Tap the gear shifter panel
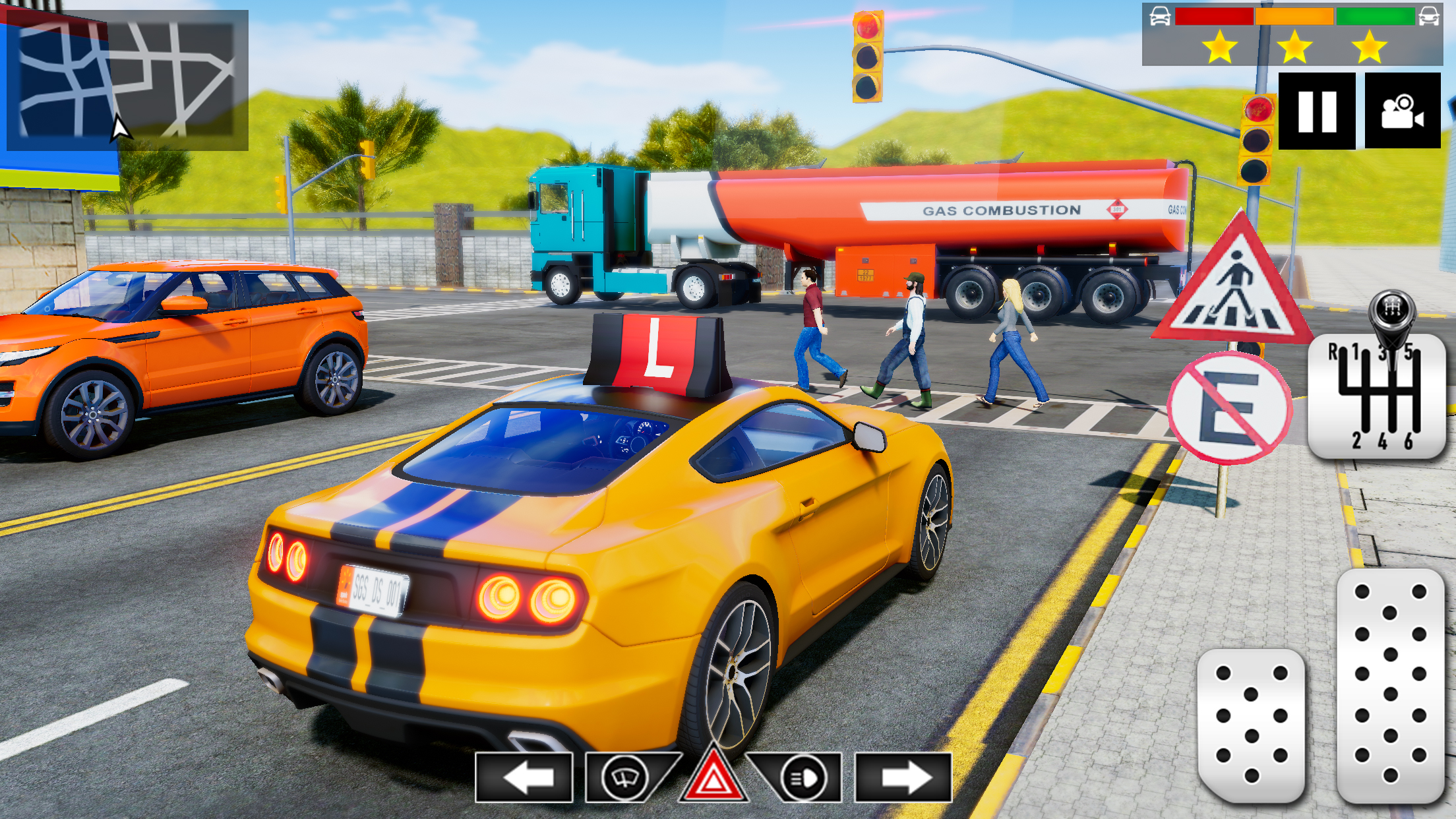Viewport: 1456px width, 819px height. (x=1377, y=396)
